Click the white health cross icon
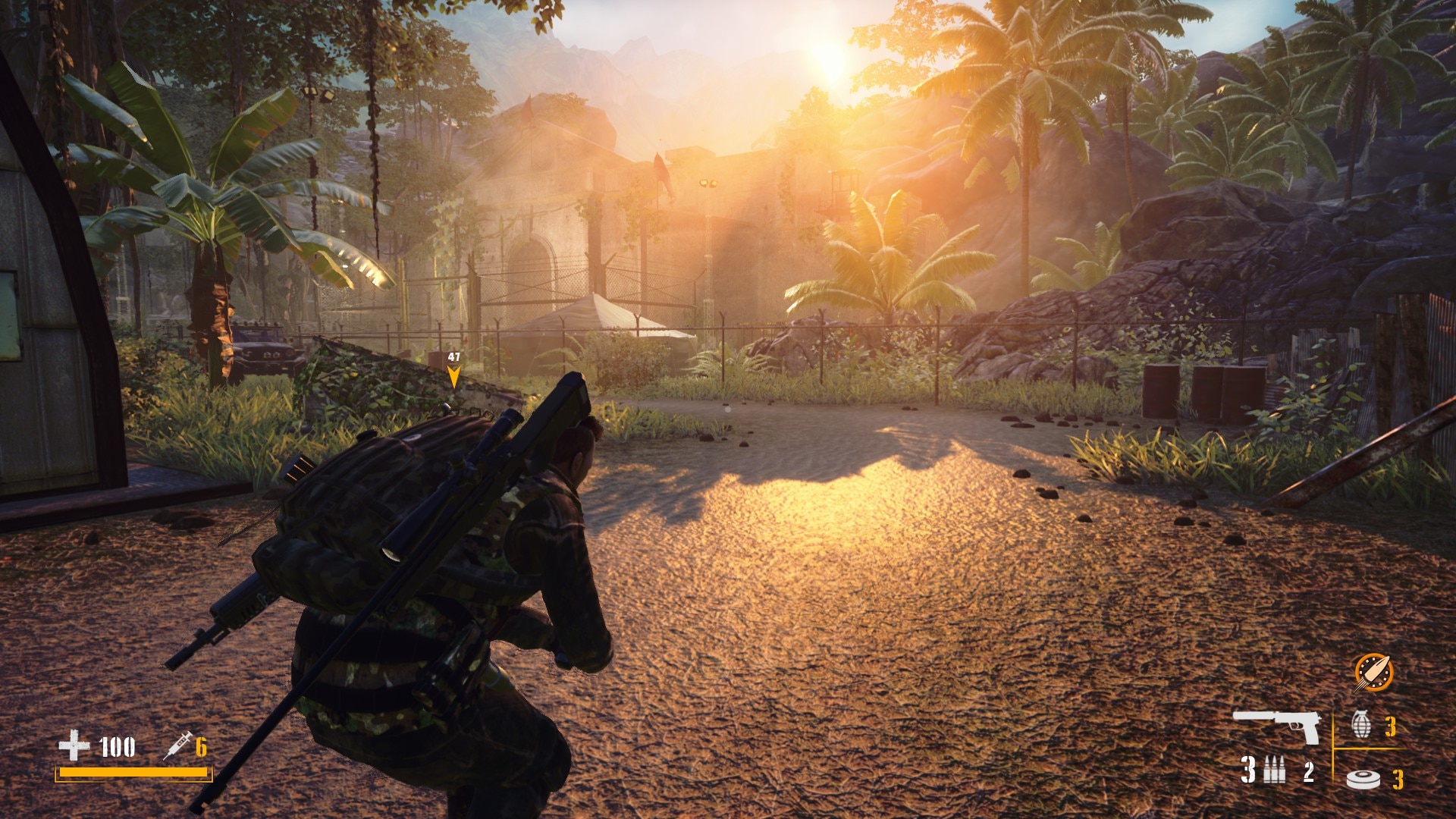1456x819 pixels. 74,745
